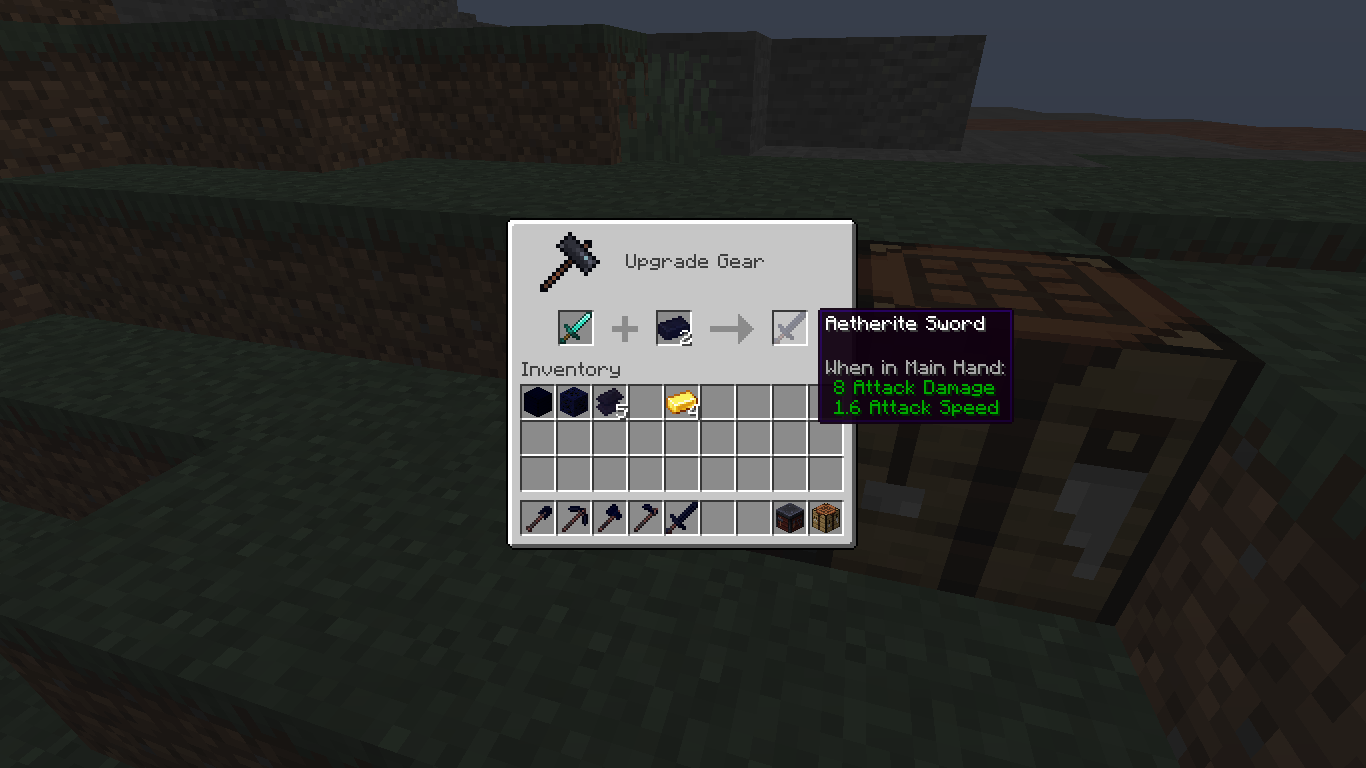Screen dimensions: 1366x768
Task: Select the aetherite axe in the hotbar
Action: coord(610,517)
